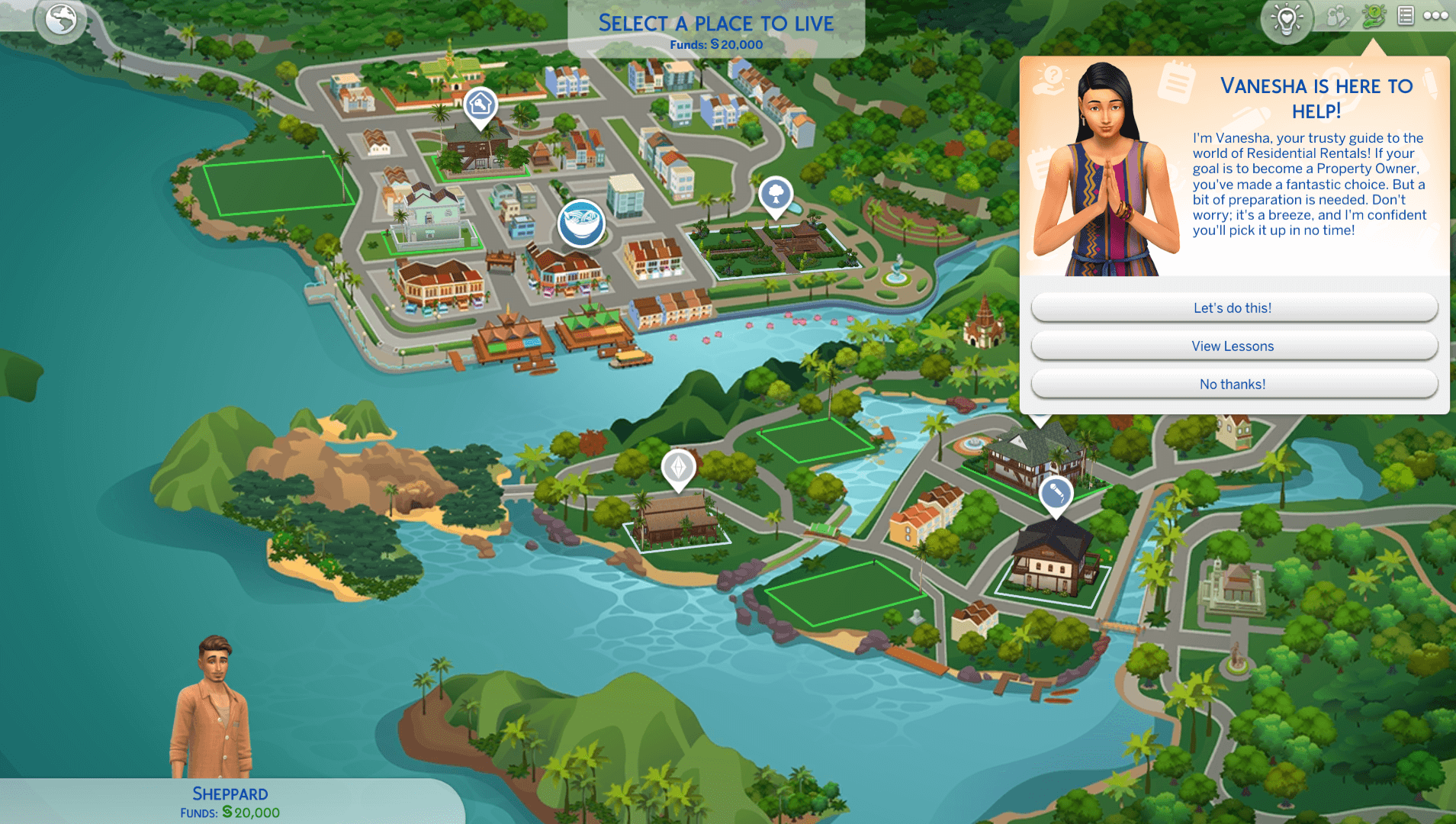Decline help with "No thanks!"
This screenshot has width=1456, height=824.
click(x=1233, y=385)
